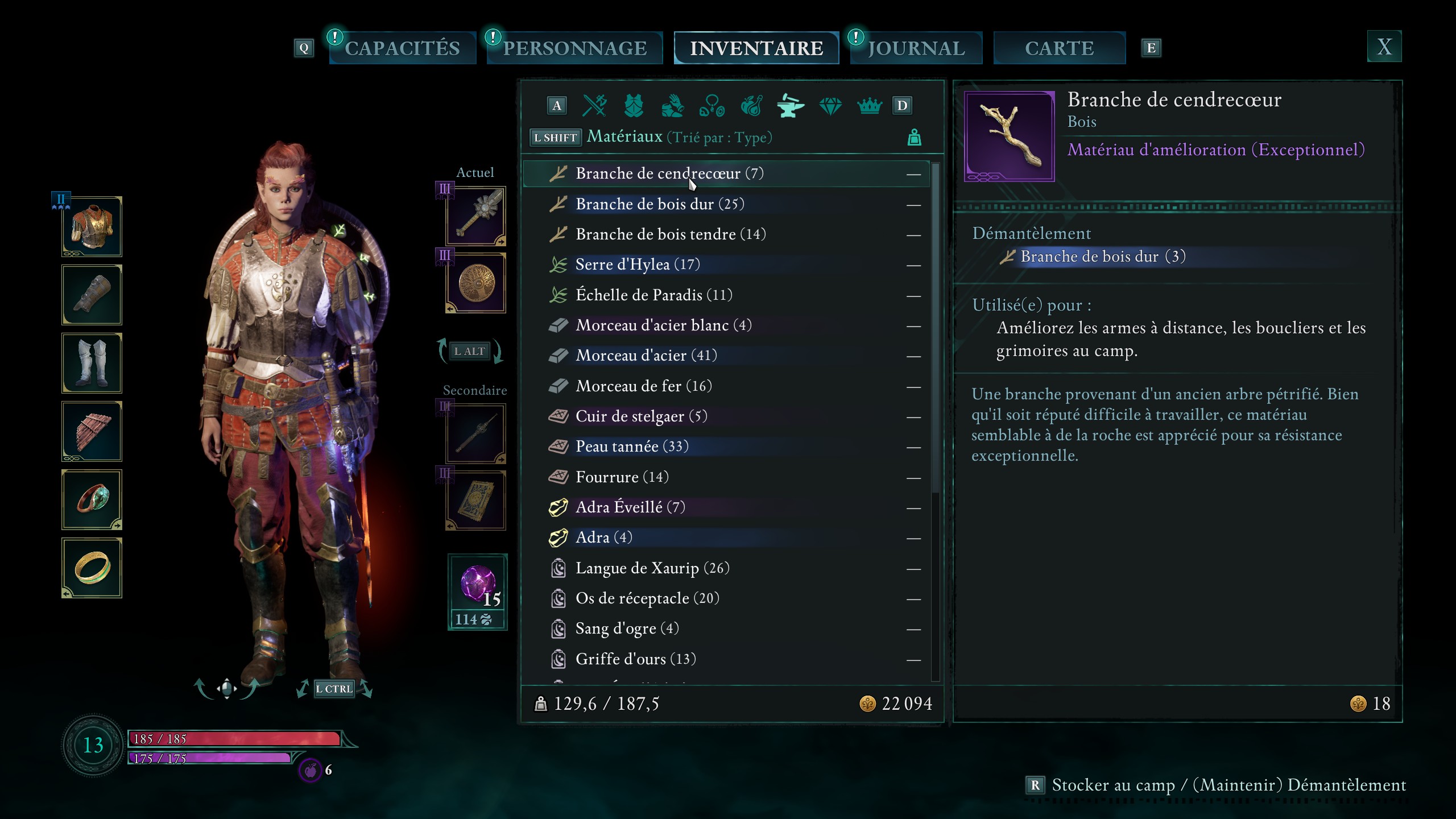Pick the Adra Éveillé material row

pyautogui.click(x=630, y=507)
